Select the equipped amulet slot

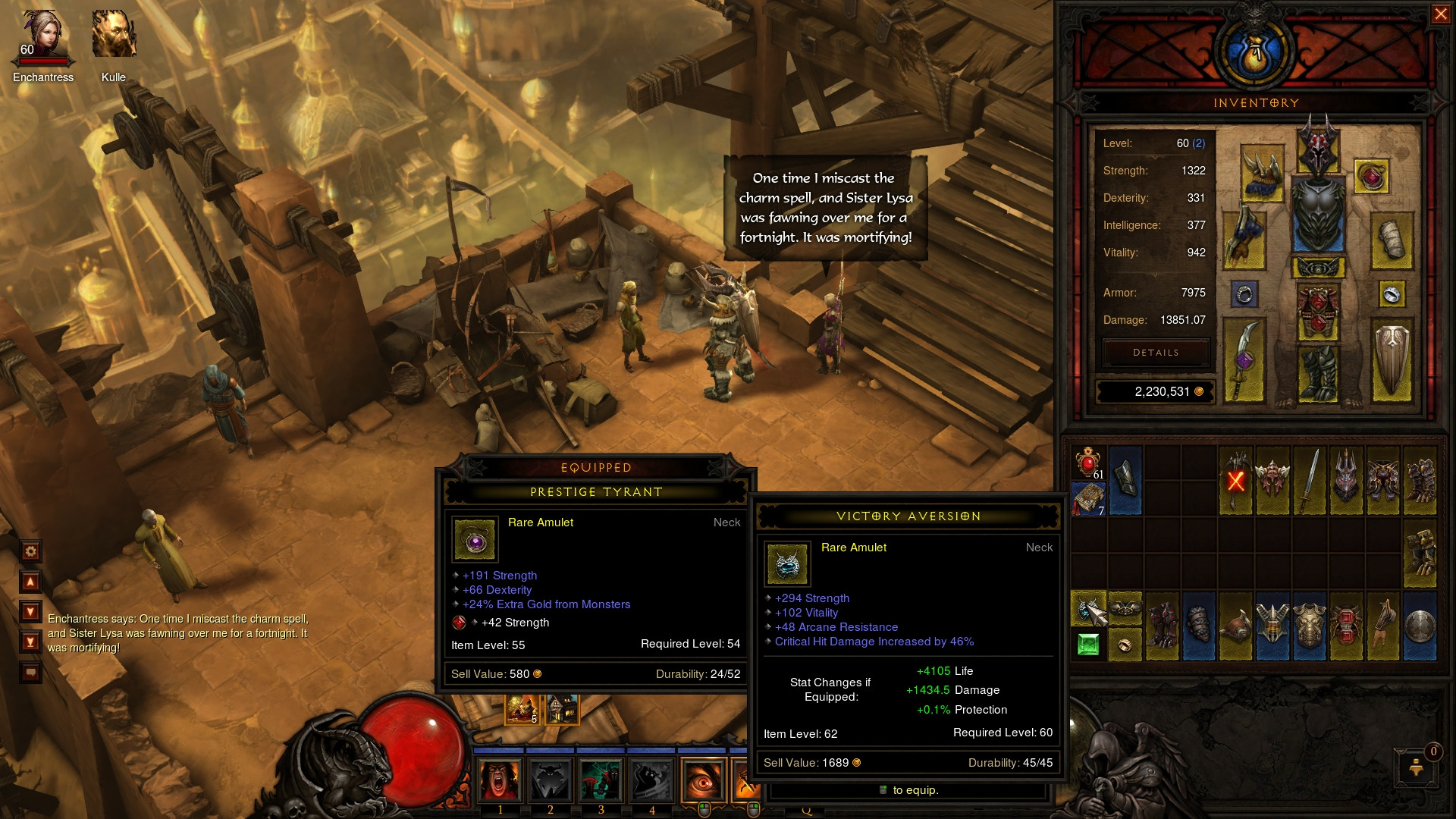click(1371, 177)
